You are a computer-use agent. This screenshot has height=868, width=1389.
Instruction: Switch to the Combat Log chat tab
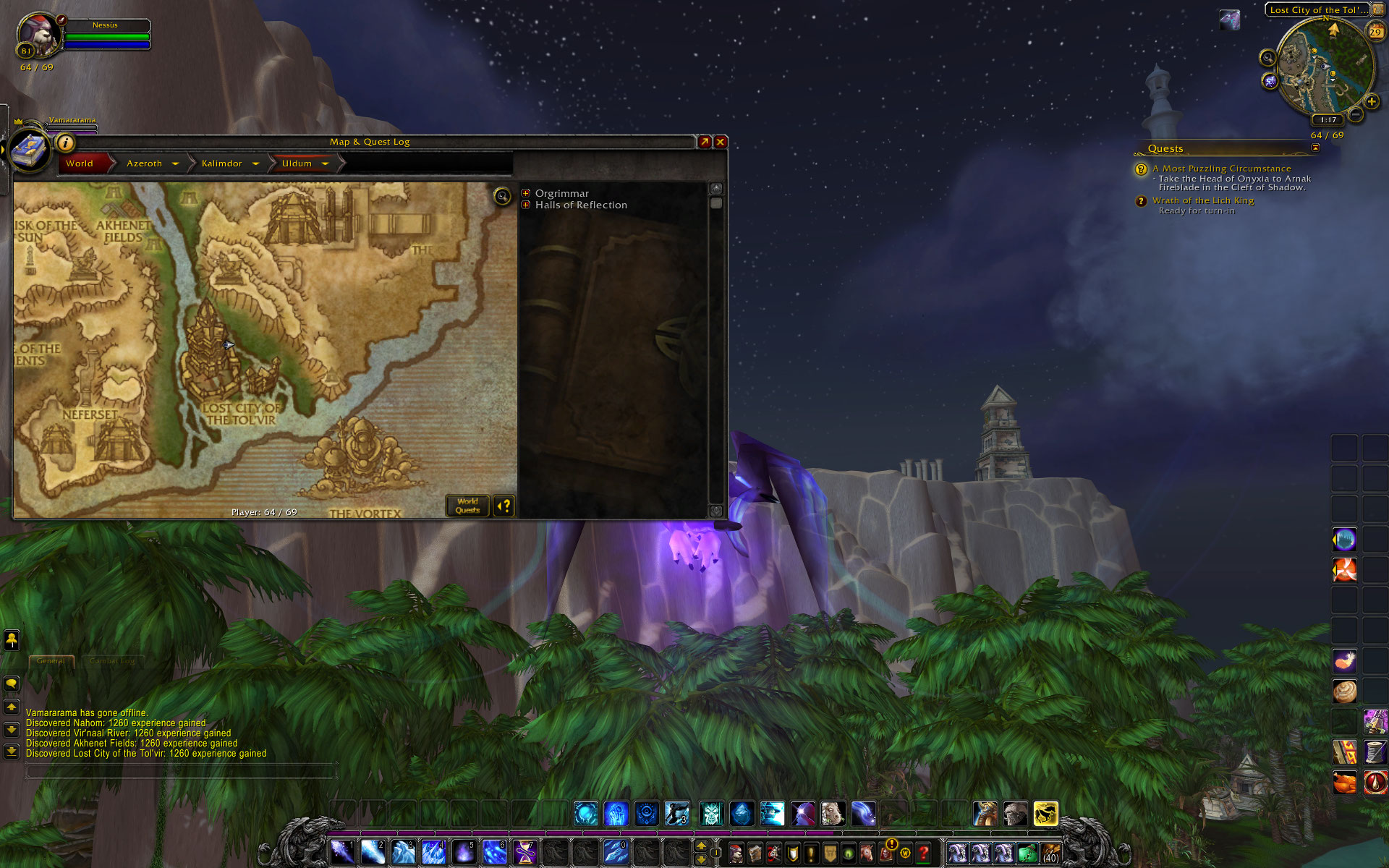pos(112,660)
